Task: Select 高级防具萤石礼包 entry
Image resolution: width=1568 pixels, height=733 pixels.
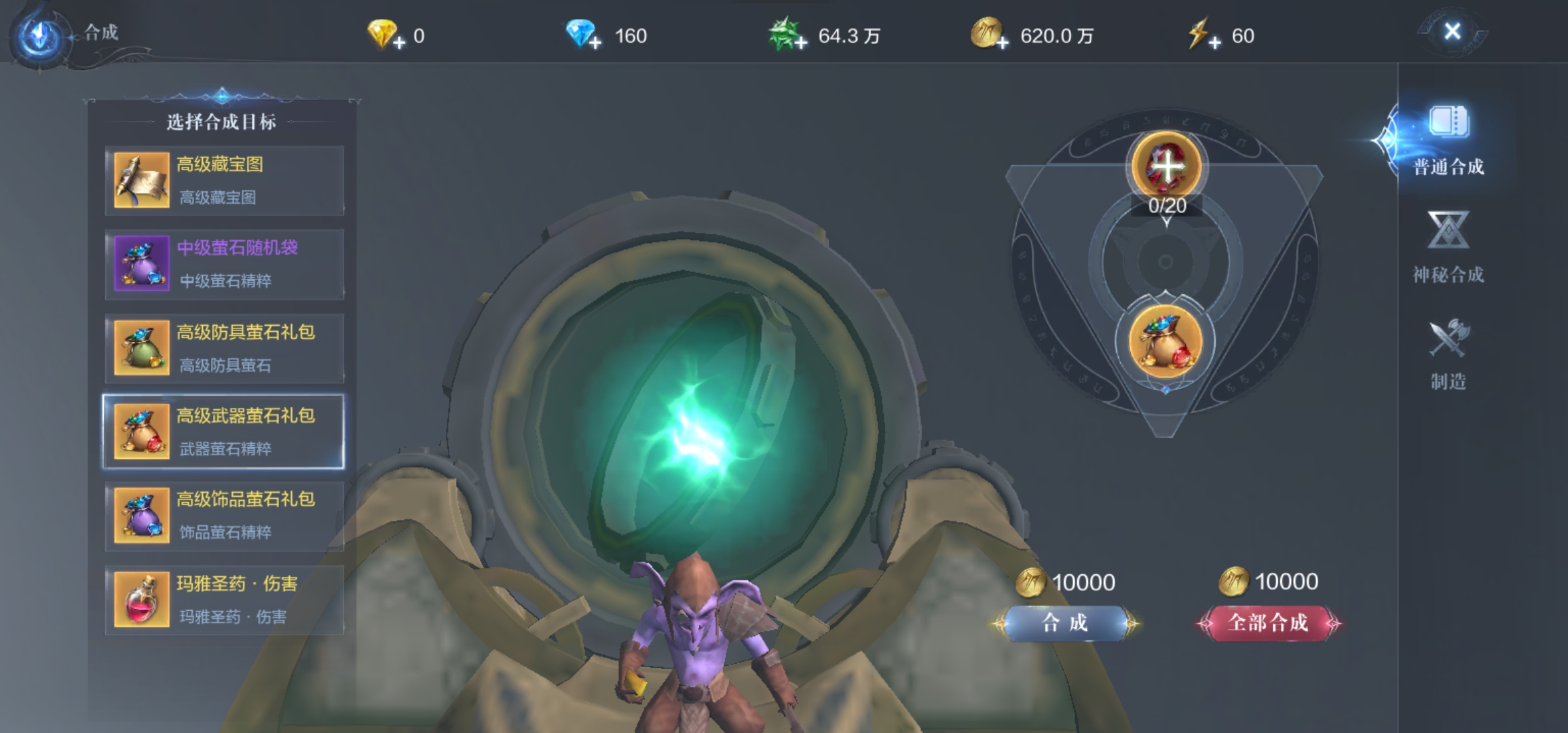Action: [224, 348]
